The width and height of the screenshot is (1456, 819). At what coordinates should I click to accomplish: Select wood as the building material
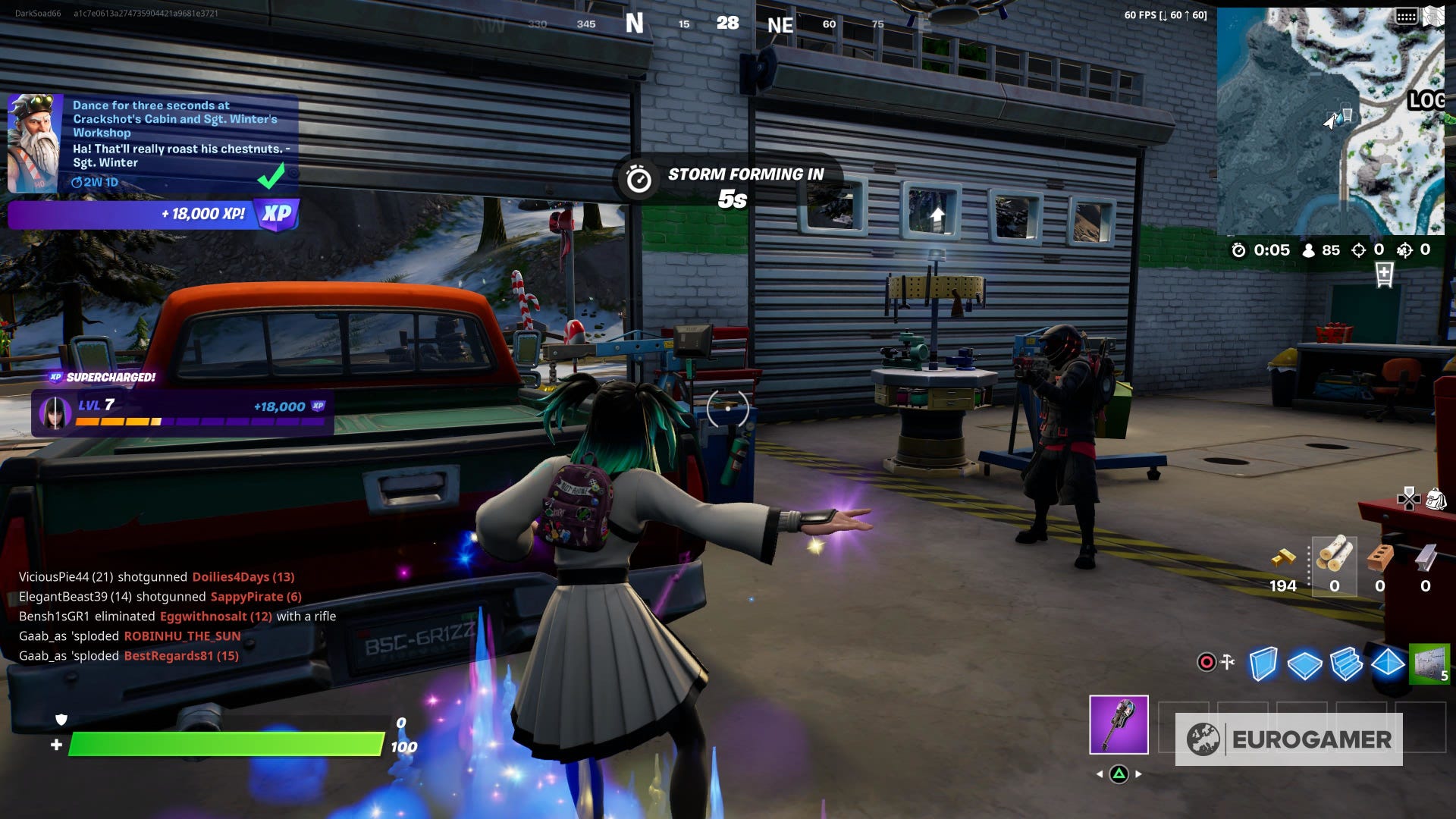[x=1334, y=556]
